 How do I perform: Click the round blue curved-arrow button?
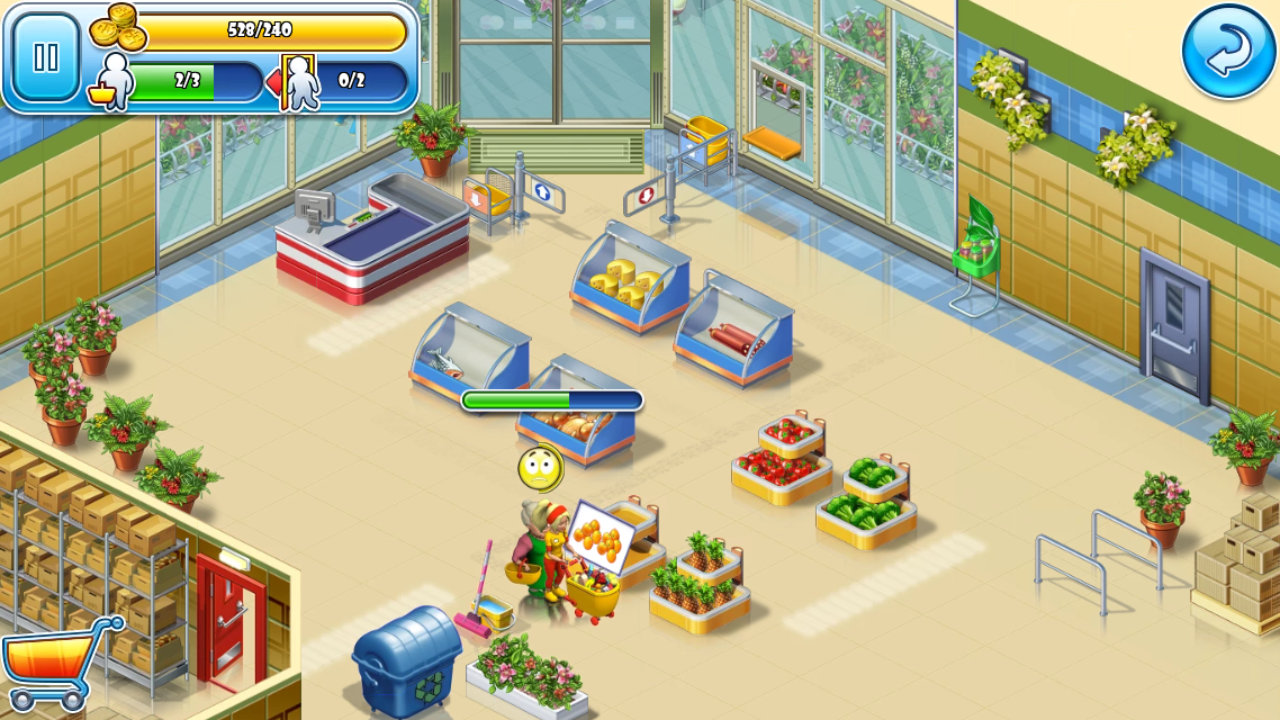point(1229,51)
